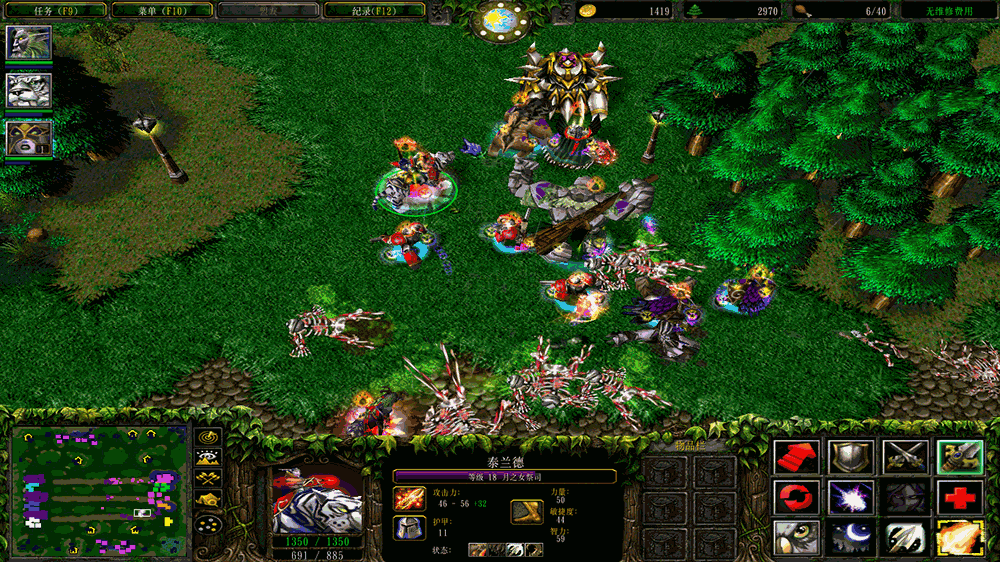Image resolution: width=1000 pixels, height=562 pixels.
Task: Toggle minimap terrain display button
Action: coord(208,459)
